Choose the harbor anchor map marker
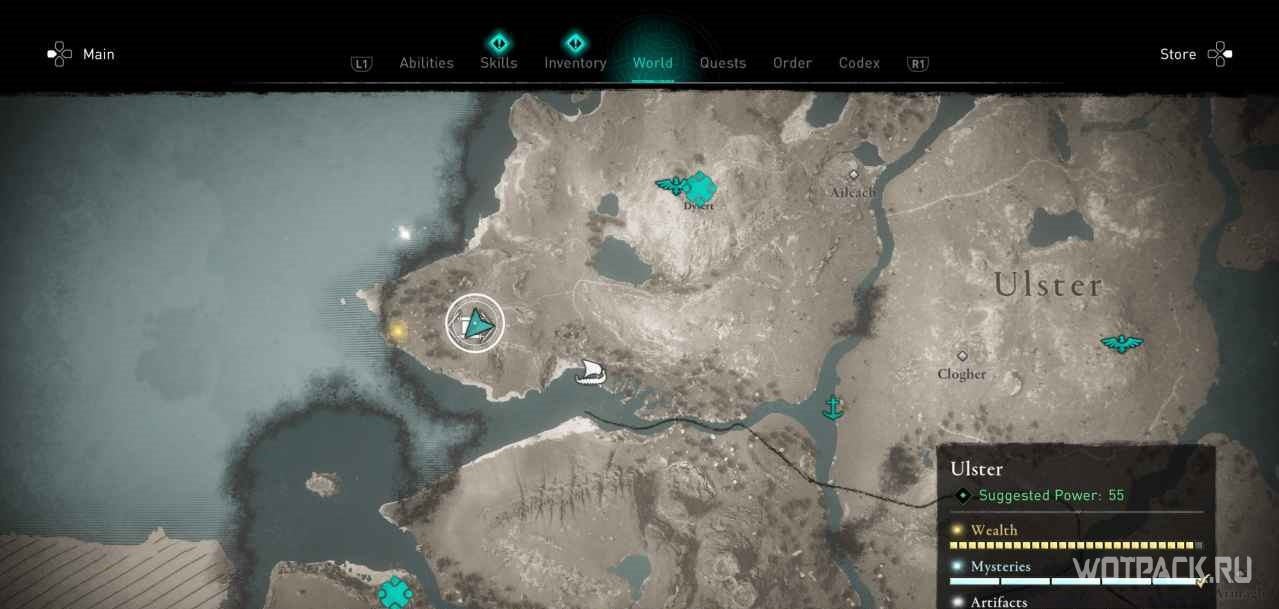The height and width of the screenshot is (609, 1279). pos(831,406)
